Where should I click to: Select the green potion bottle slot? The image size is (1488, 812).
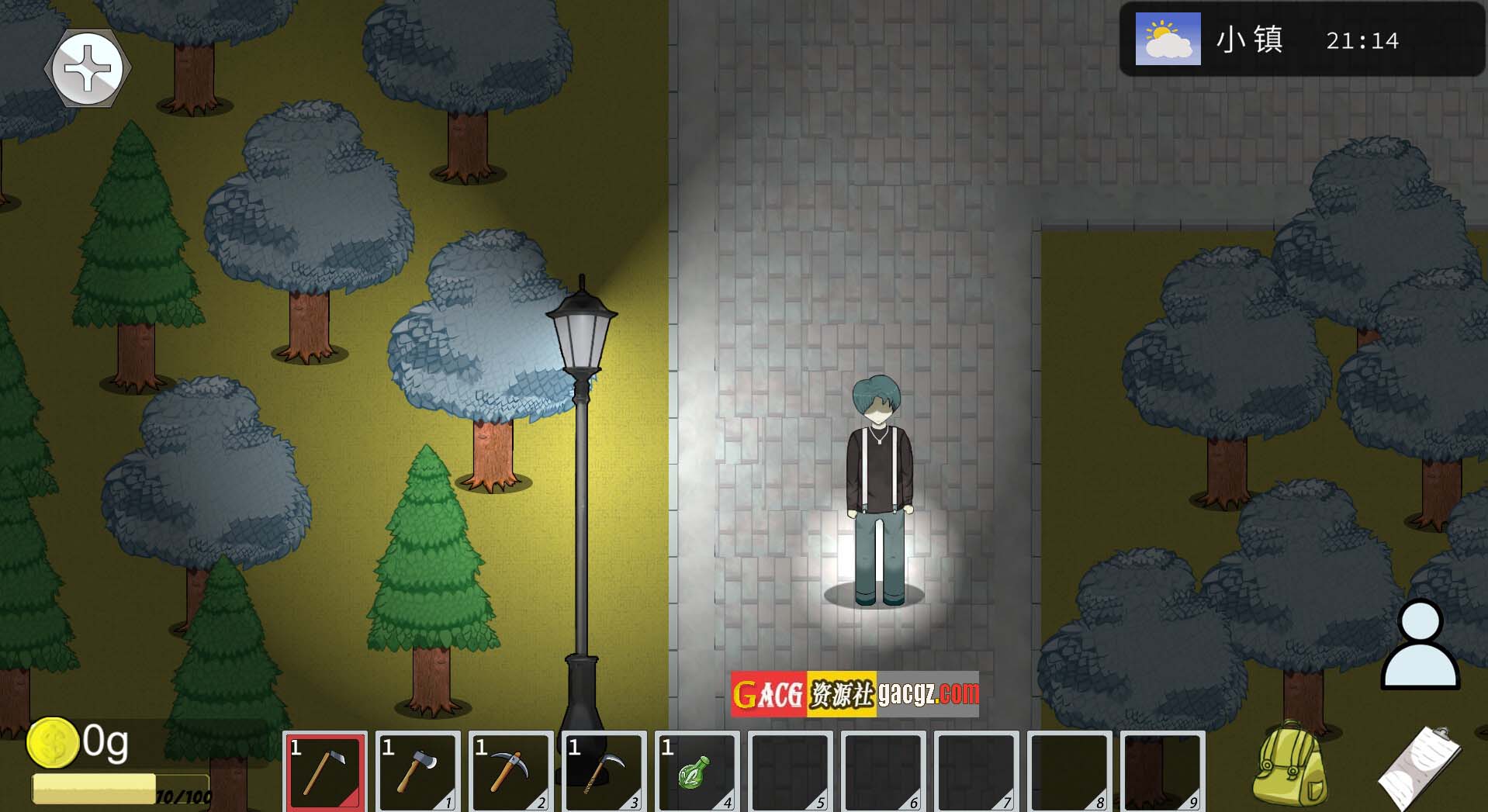(x=697, y=772)
